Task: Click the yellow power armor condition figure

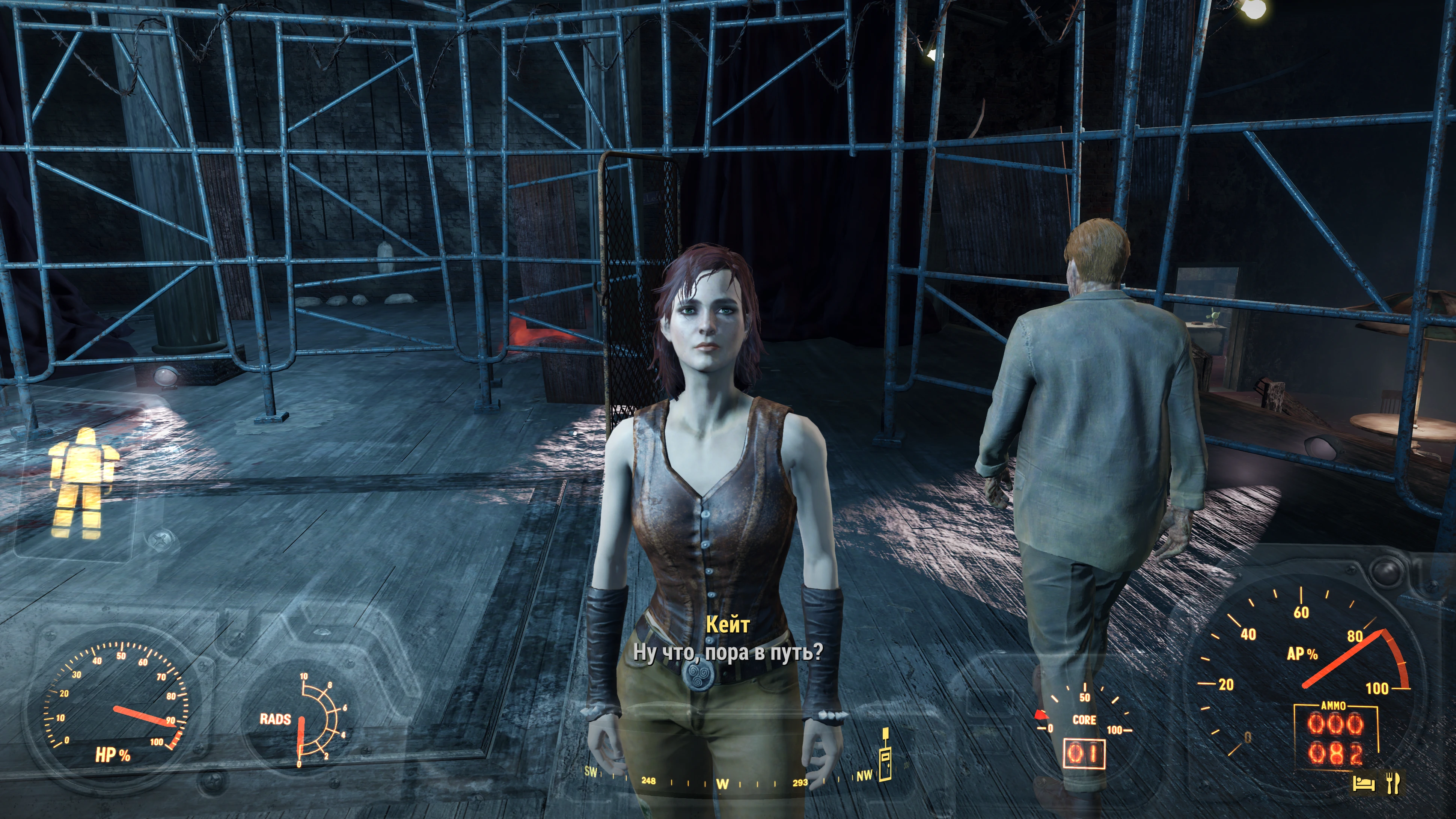Action: 81,483
